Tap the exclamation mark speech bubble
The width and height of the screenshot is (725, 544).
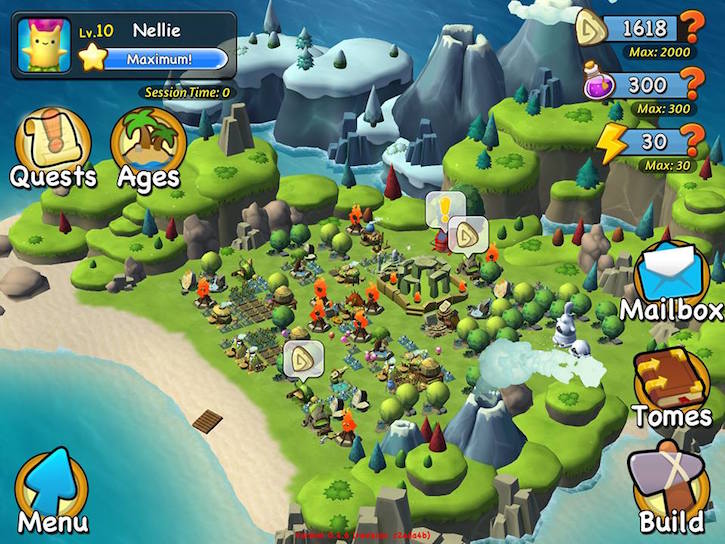coord(441,210)
